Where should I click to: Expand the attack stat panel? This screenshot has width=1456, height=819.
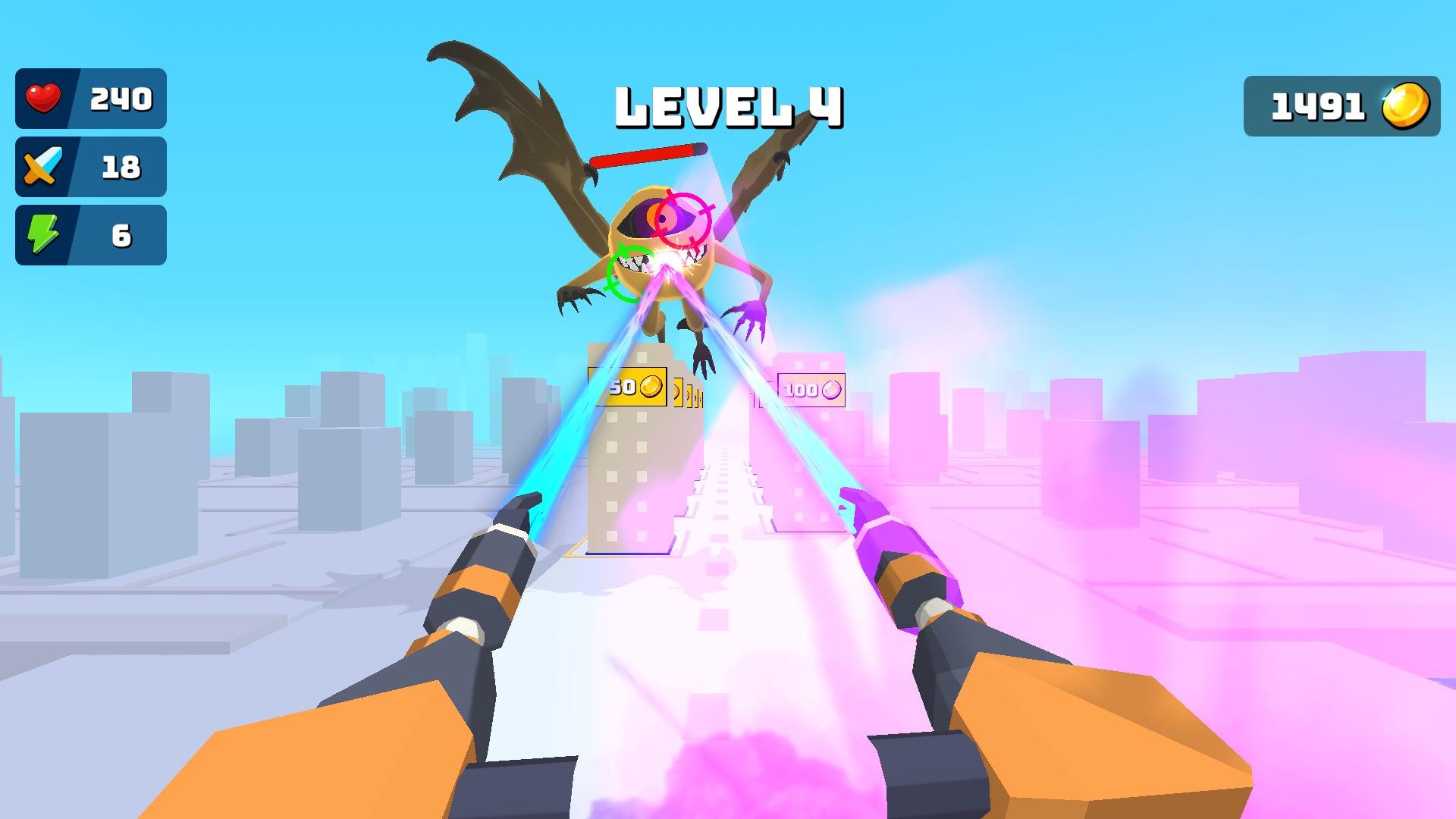(91, 167)
